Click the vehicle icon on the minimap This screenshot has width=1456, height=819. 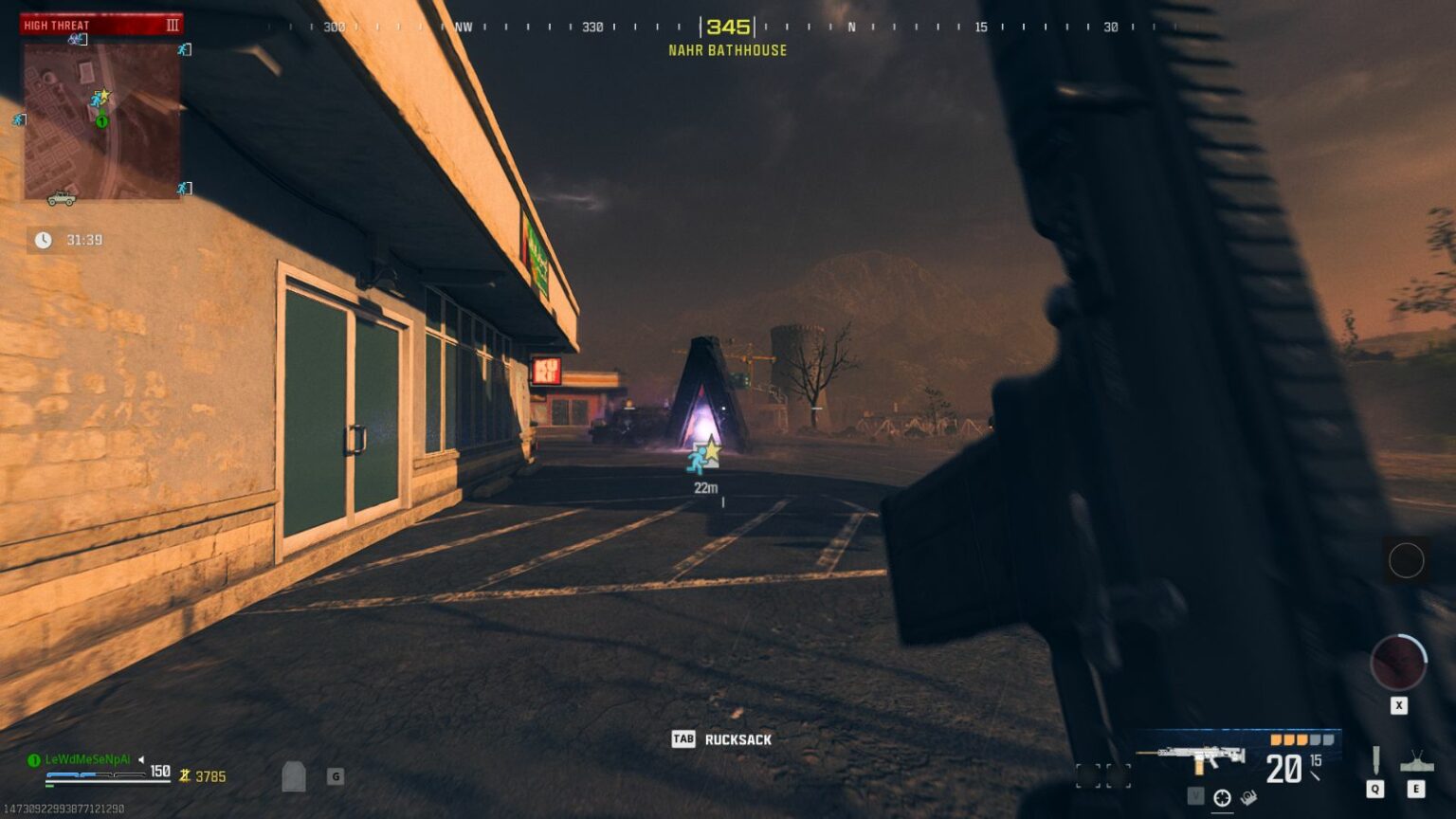(62, 199)
